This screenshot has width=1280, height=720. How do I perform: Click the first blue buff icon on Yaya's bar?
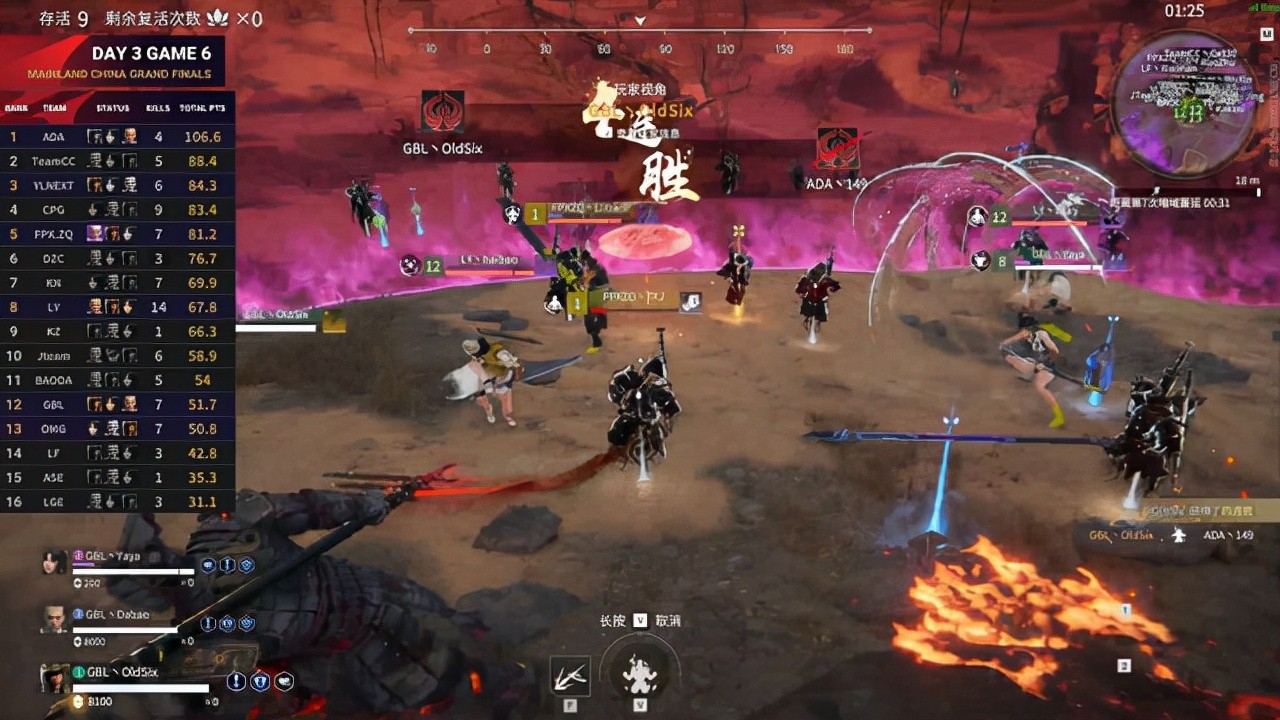pyautogui.click(x=209, y=565)
